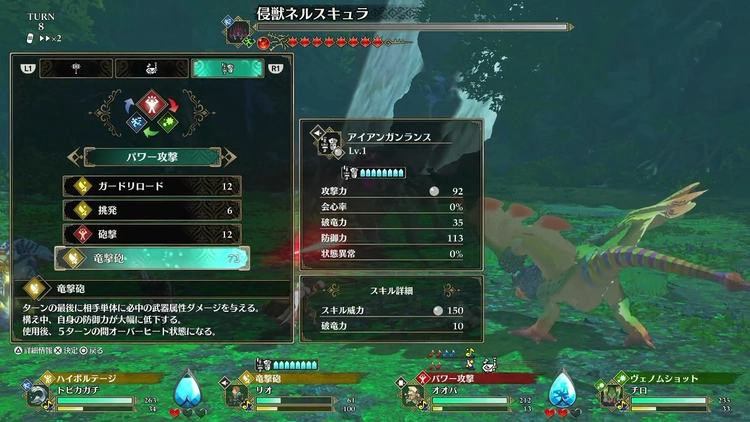Select the green speed attack type icon
Viewport: 750px width, 422px height.
[x=169, y=124]
